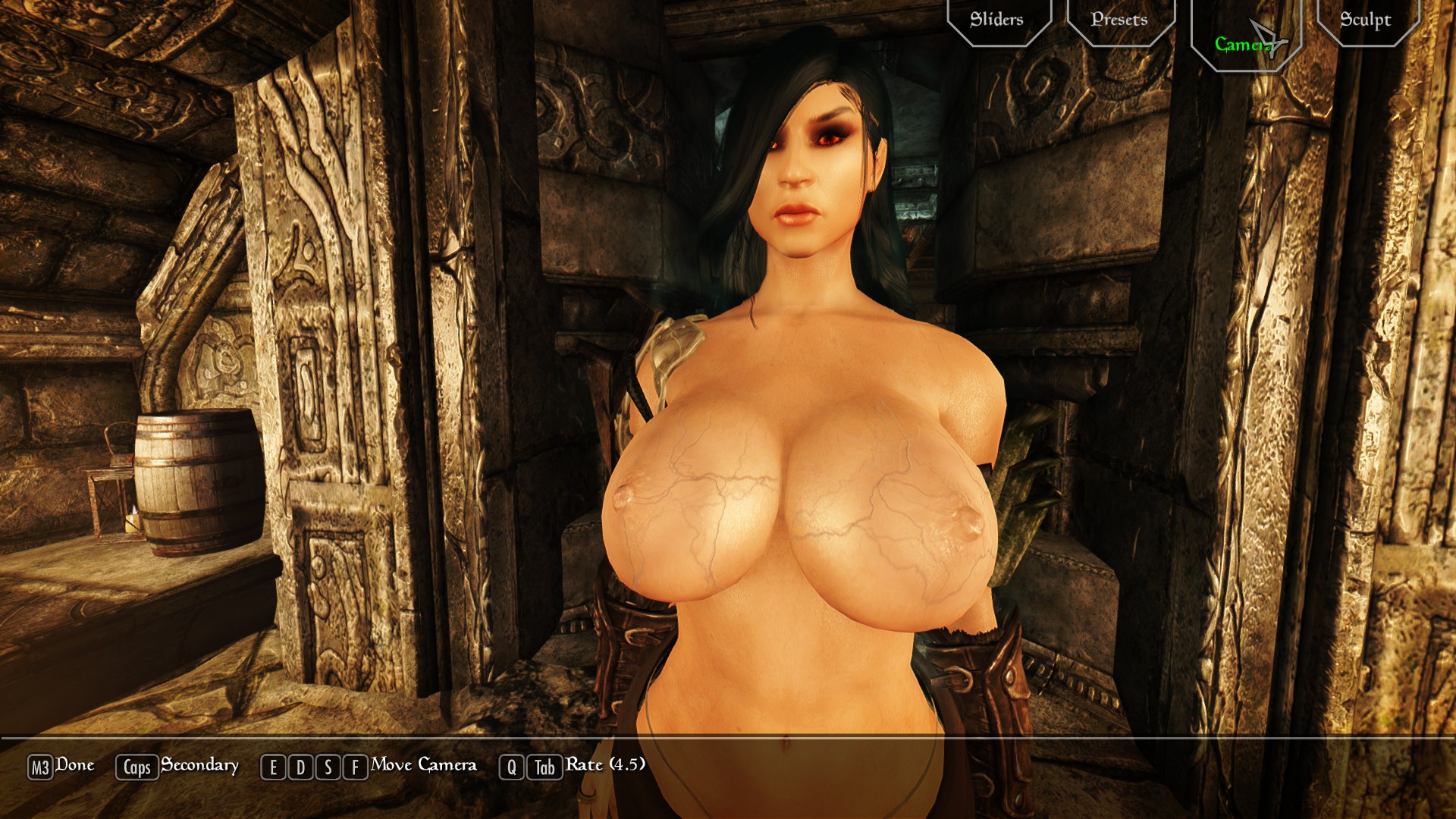Image resolution: width=1456 pixels, height=819 pixels.
Task: Select the Camera tab
Action: (x=1244, y=44)
